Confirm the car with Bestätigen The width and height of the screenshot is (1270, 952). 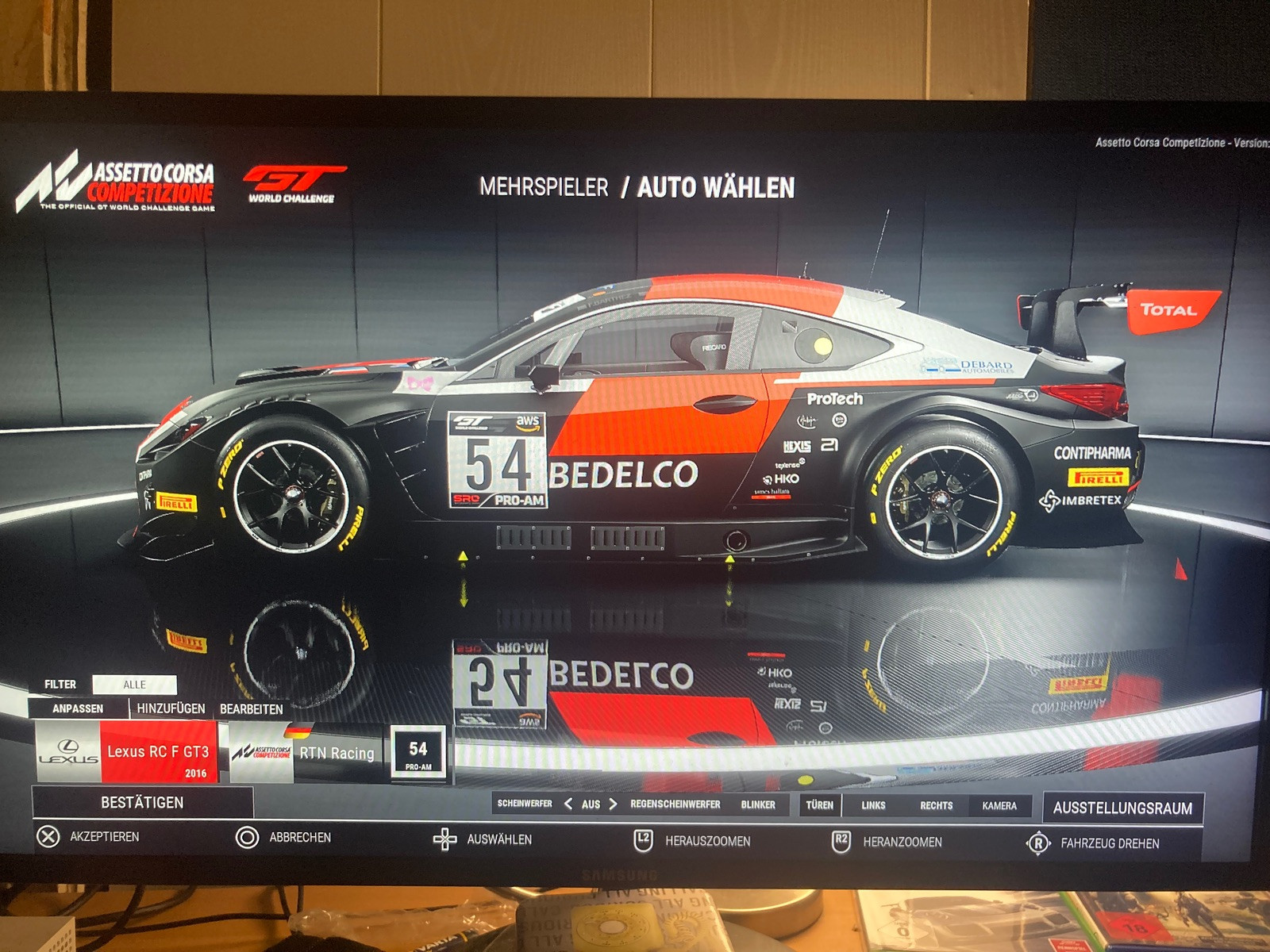[142, 802]
